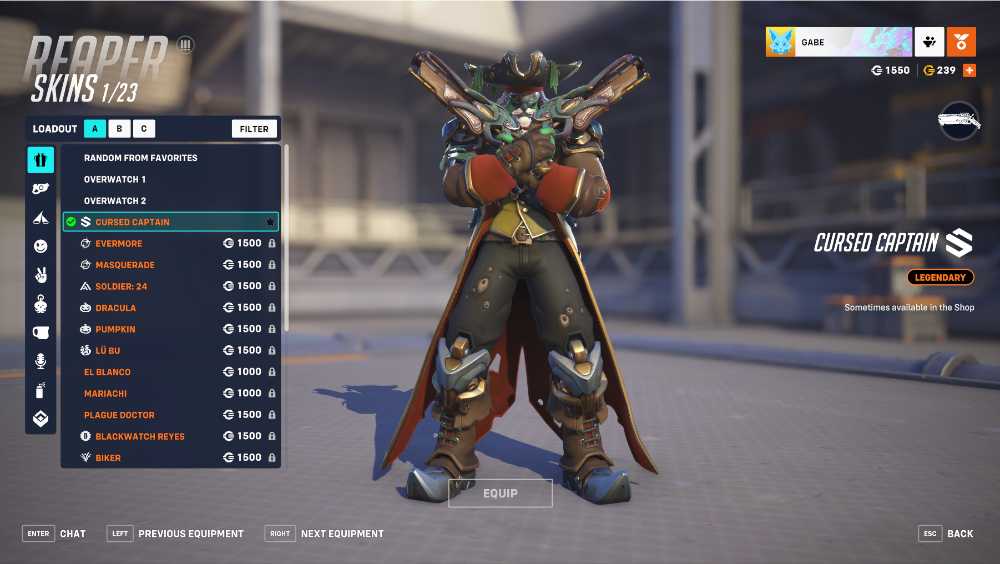The width and height of the screenshot is (1000, 564).
Task: Preview the Masquerade skin
Action: click(124, 265)
